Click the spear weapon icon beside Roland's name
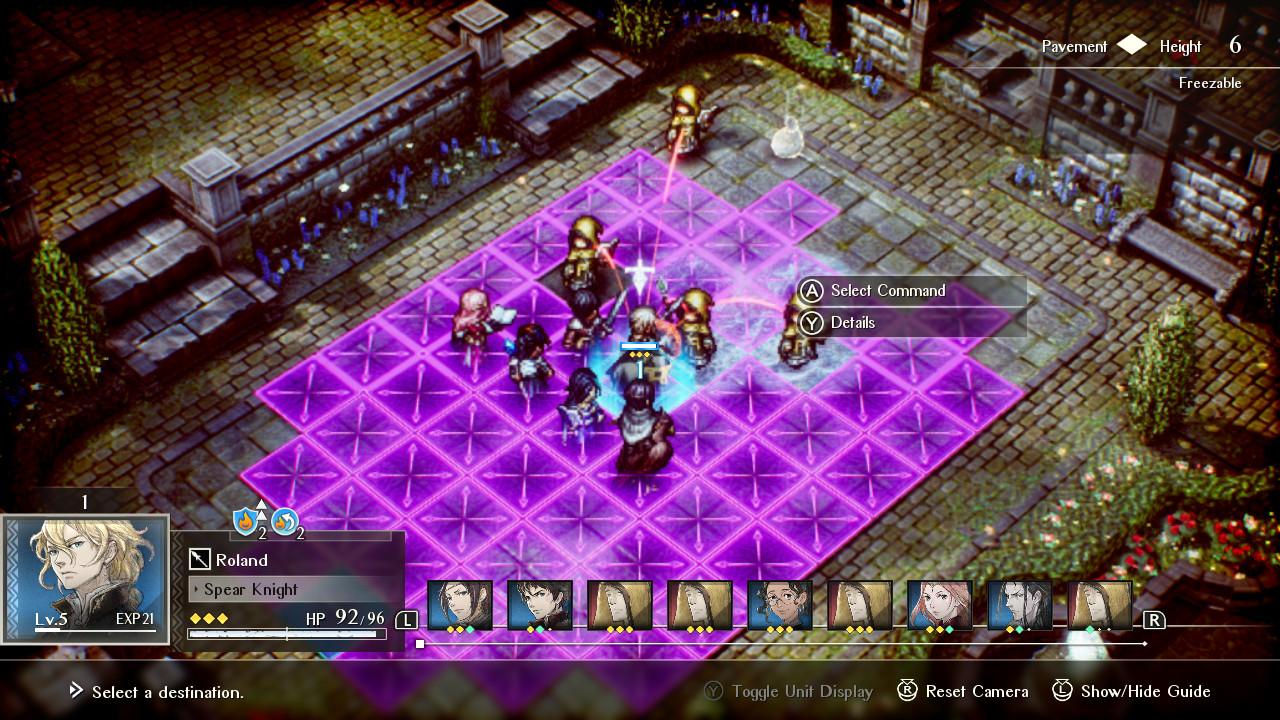1280x720 pixels. coord(200,560)
